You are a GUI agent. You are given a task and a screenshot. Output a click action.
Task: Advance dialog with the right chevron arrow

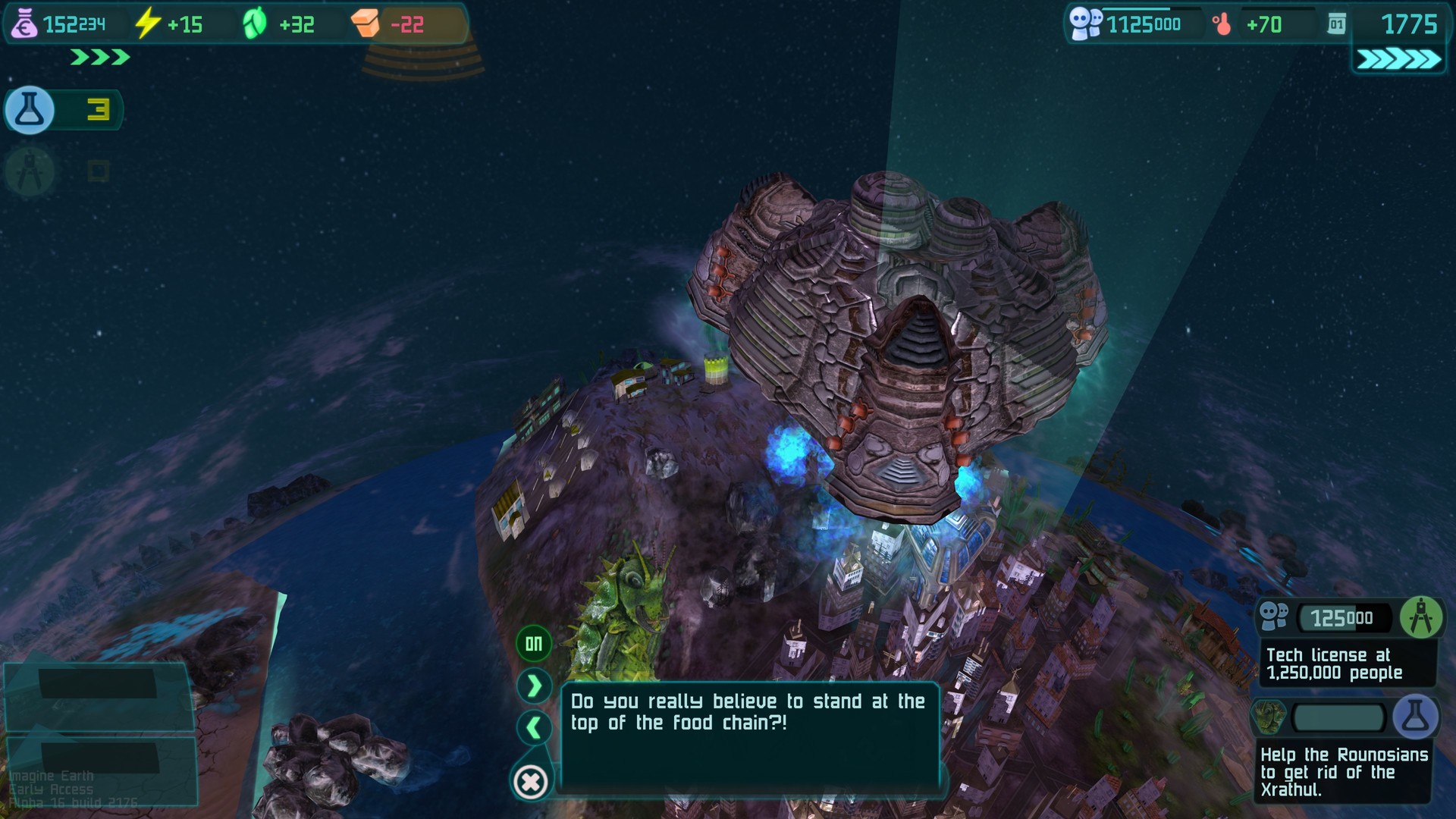click(533, 685)
